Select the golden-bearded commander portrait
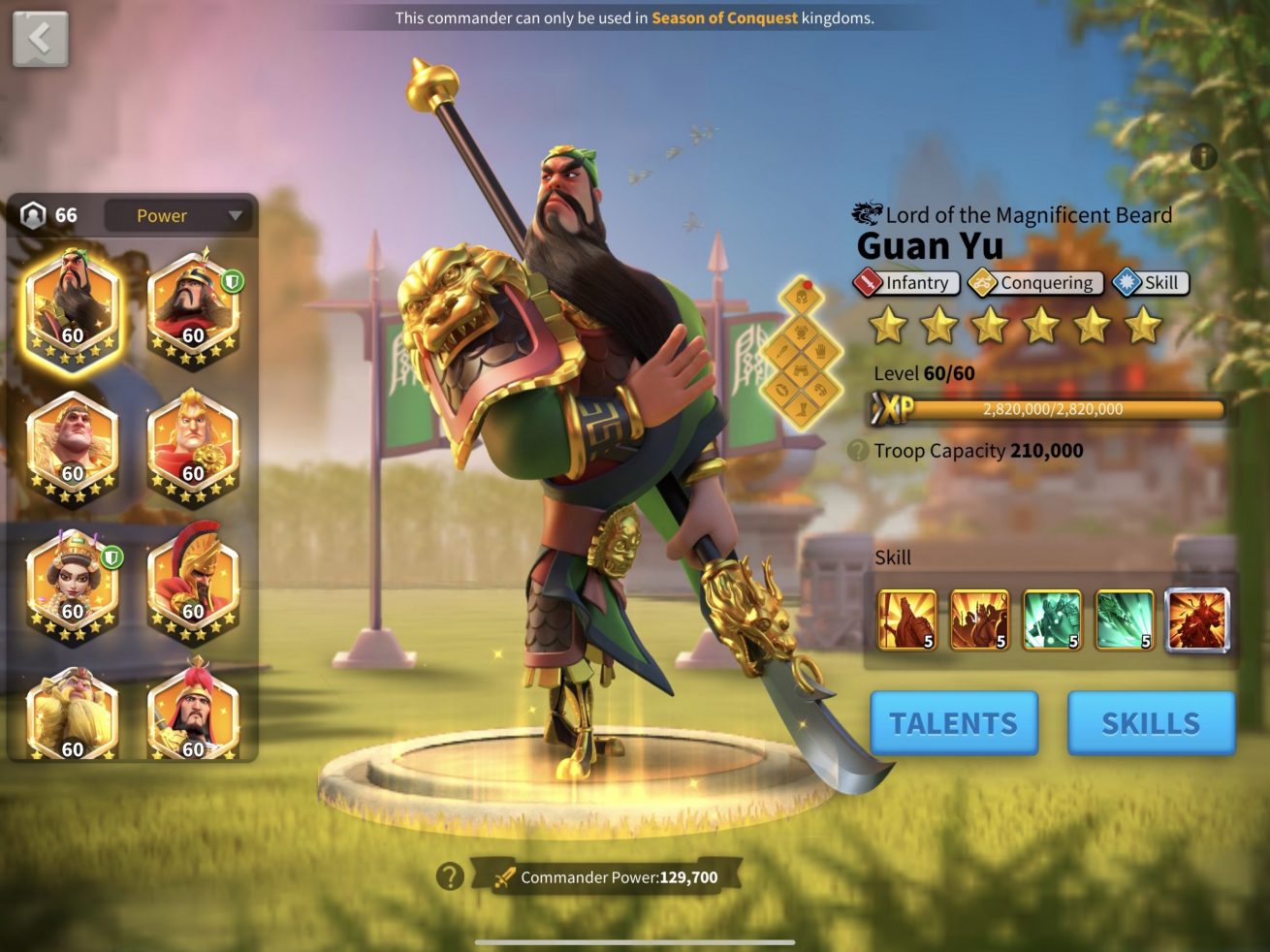 pos(72,715)
